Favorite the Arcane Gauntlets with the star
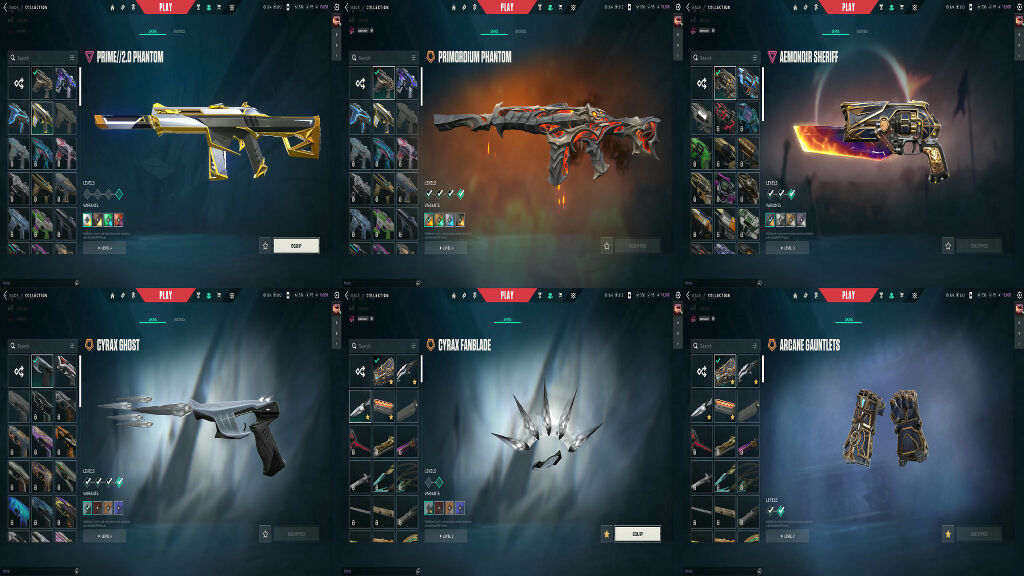1024x576 pixels. [x=947, y=533]
